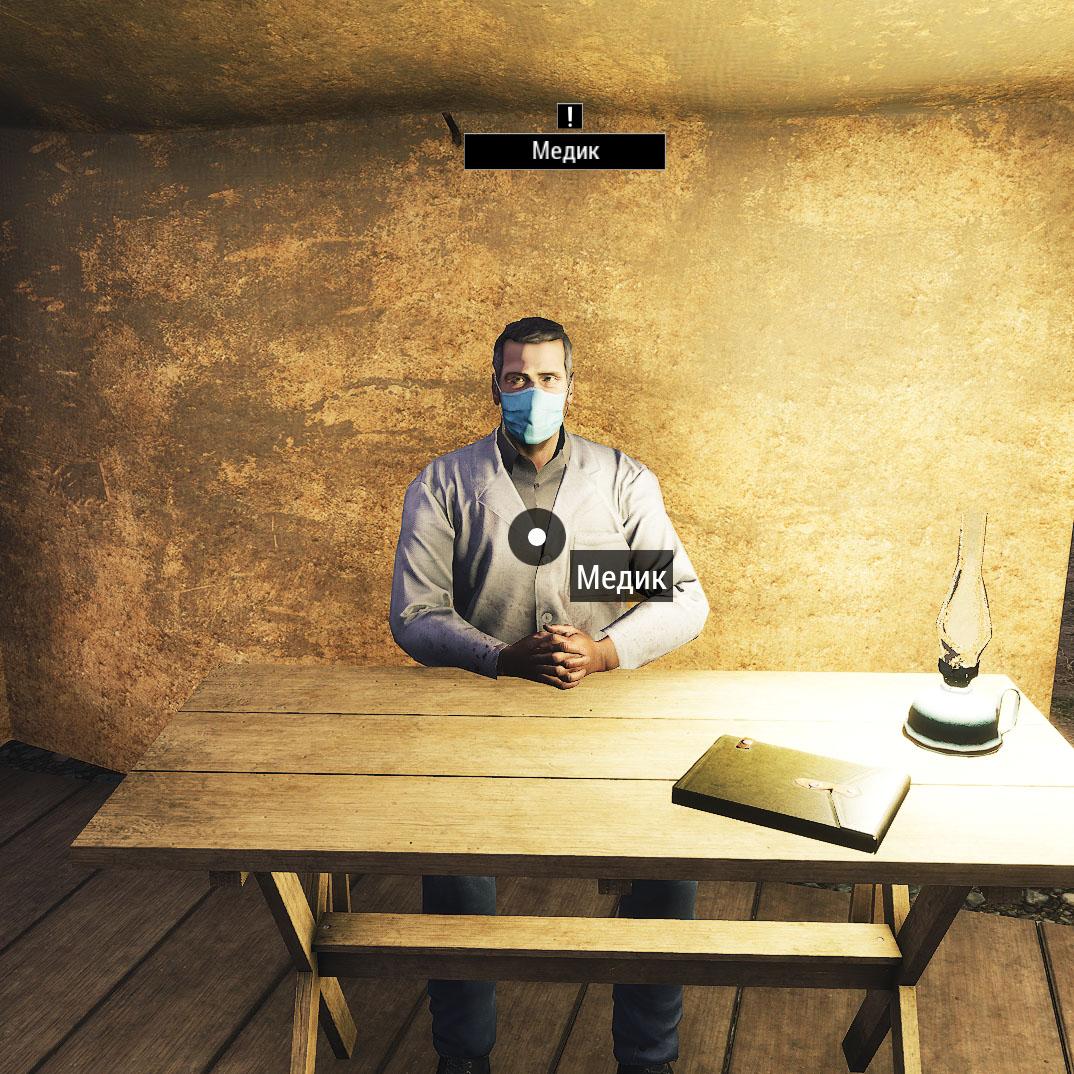Activate the round interaction dot on the medic

[x=537, y=537]
